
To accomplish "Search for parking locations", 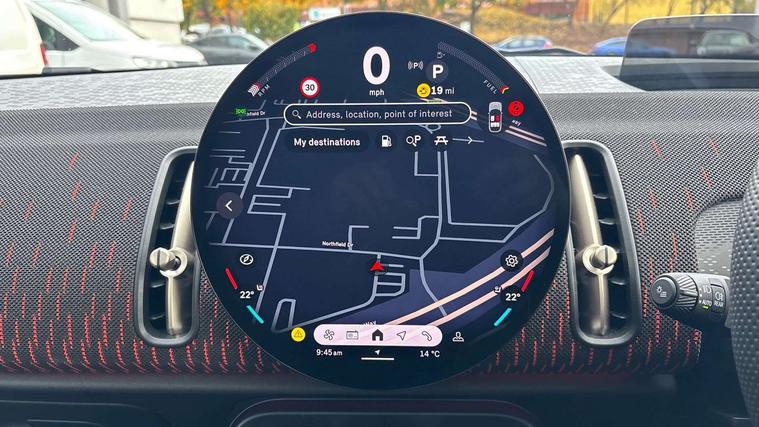I will [413, 142].
